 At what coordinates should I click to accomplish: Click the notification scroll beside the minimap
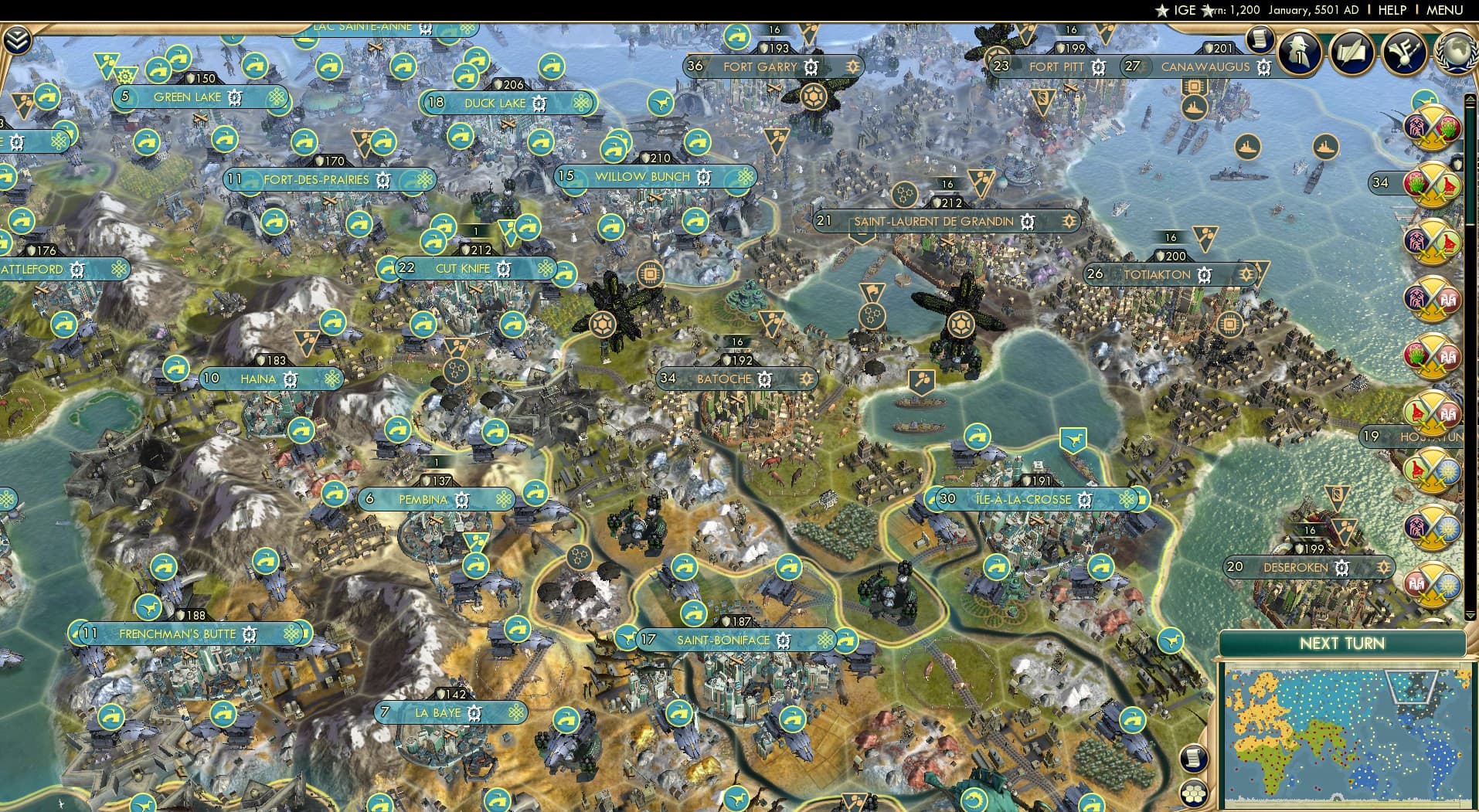pyautogui.click(x=1194, y=758)
